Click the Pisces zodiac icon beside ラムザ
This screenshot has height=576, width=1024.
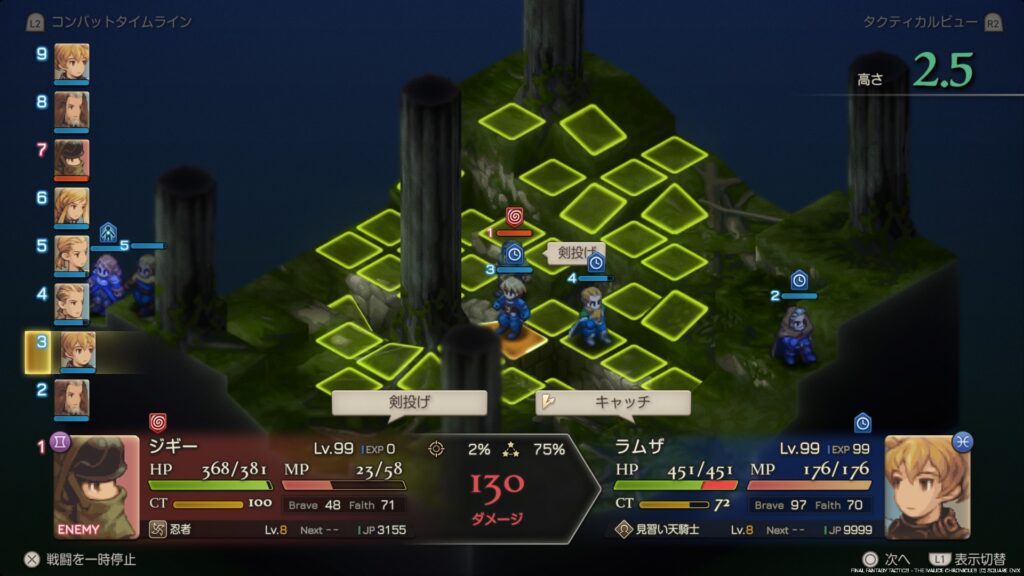(x=964, y=441)
